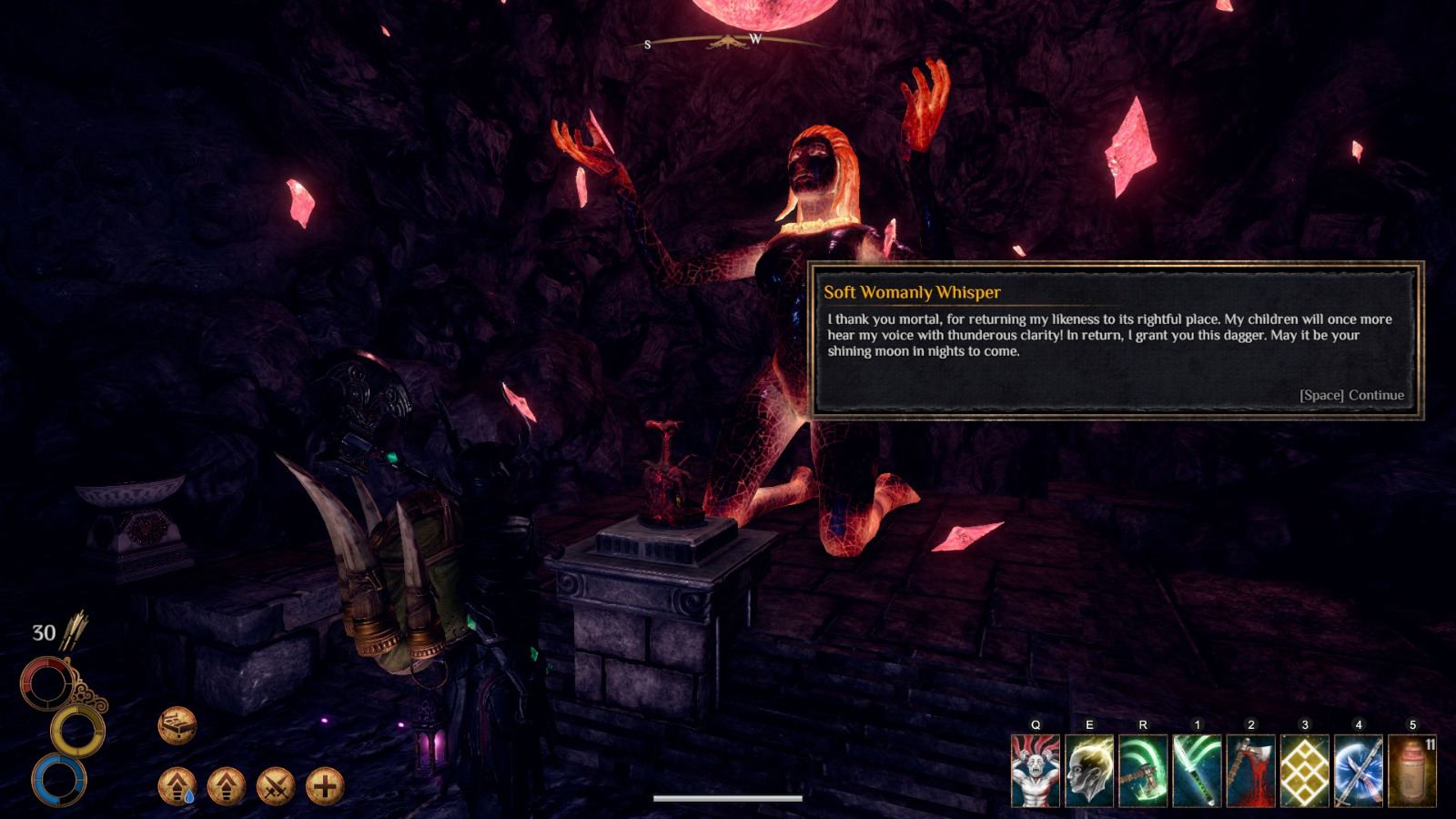View the plain up-arrow buff icon
This screenshot has height=819, width=1456.
(226, 784)
